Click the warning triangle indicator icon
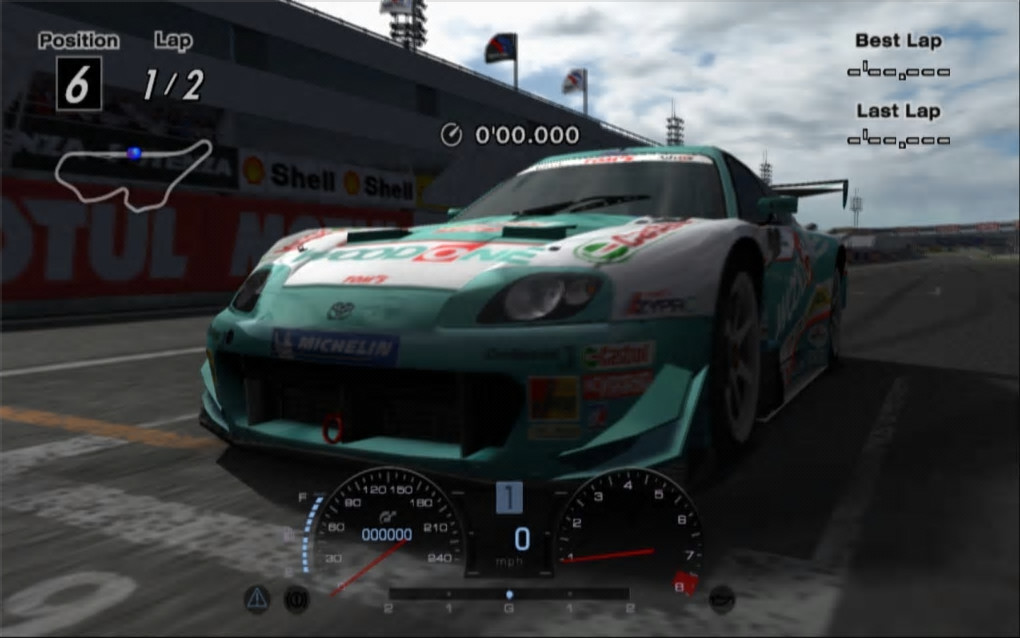The width and height of the screenshot is (1020, 638). 257,598
